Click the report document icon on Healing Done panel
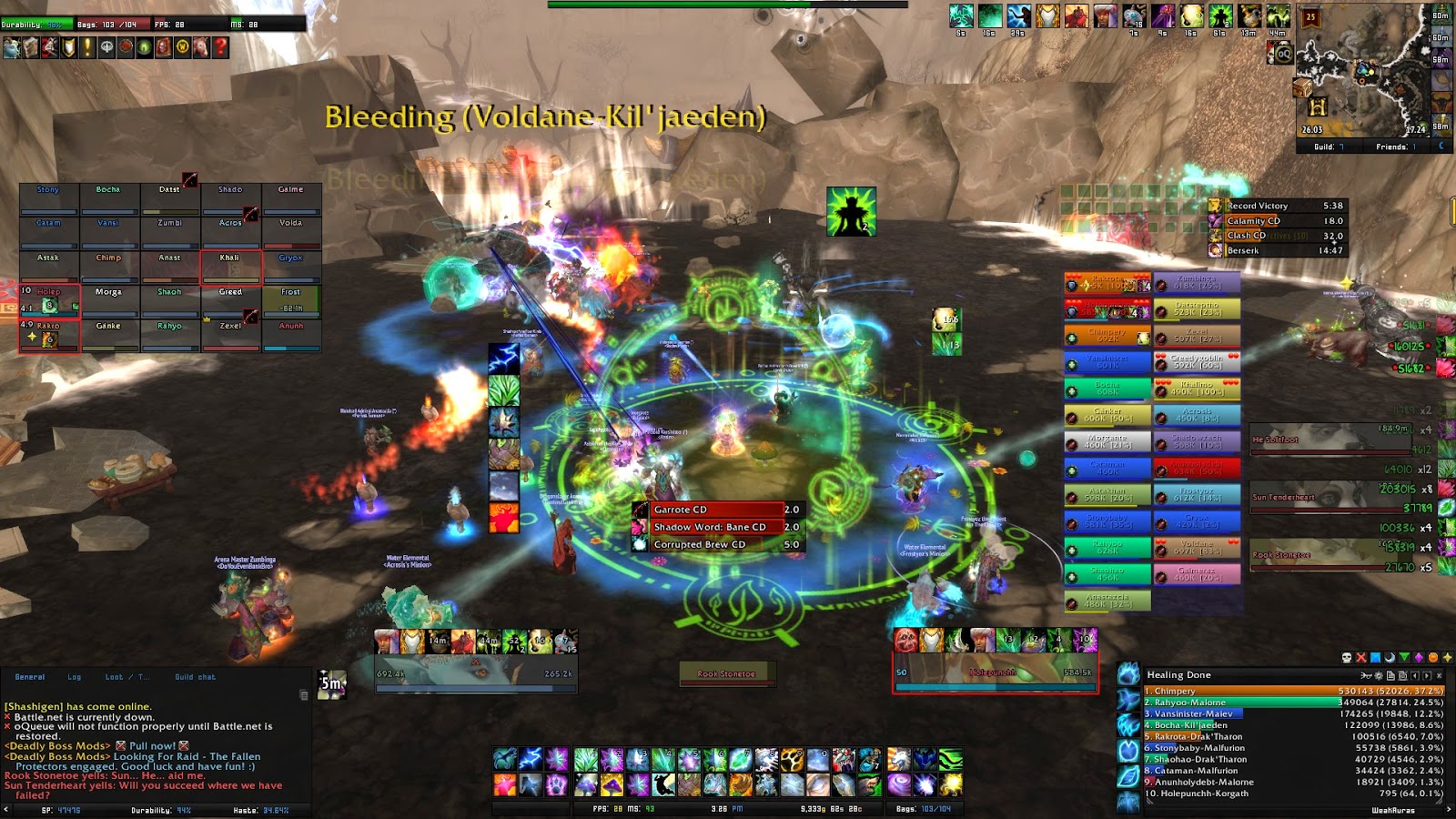1456x819 pixels. coord(1391,675)
